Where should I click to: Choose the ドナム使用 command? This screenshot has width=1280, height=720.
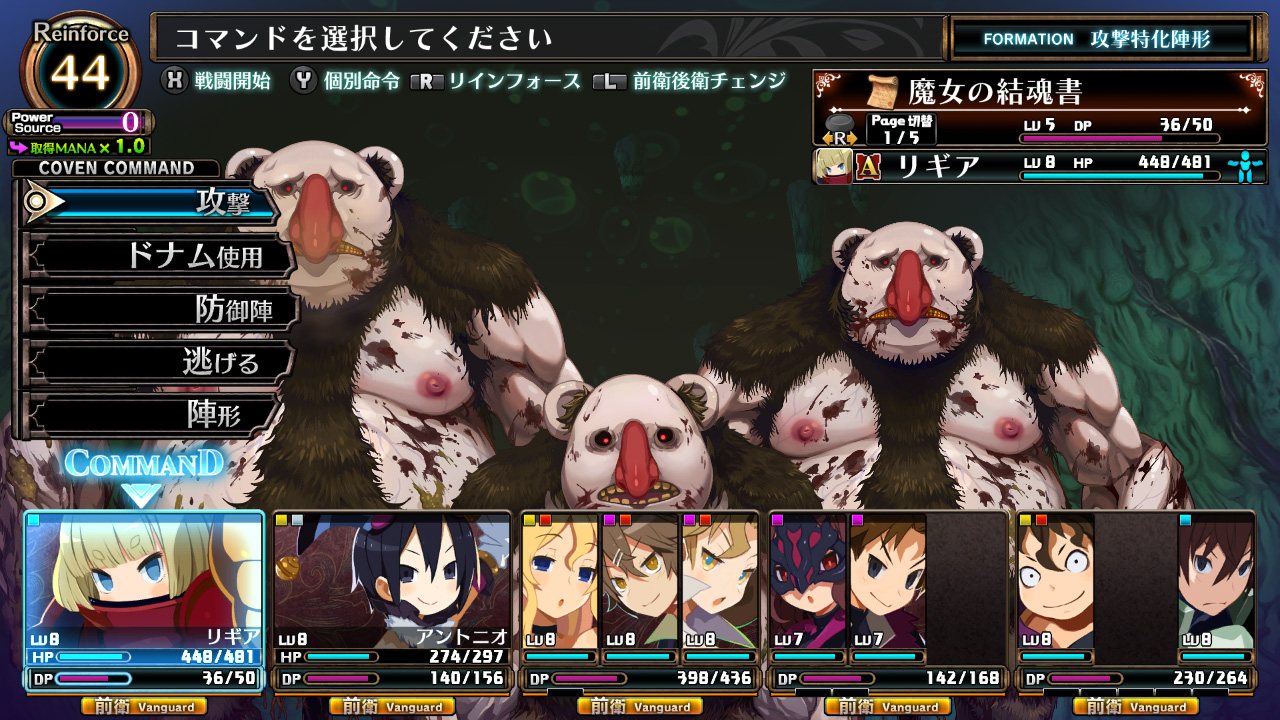160,257
